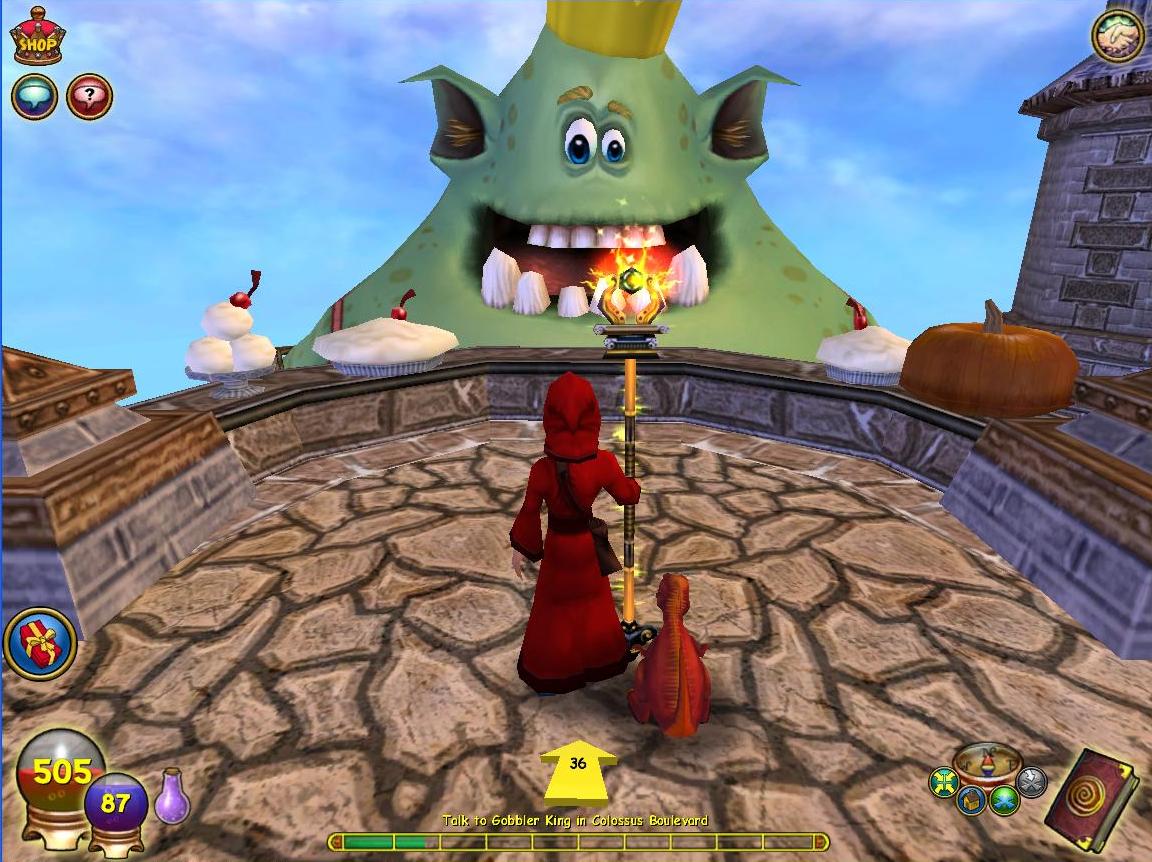Click the gray crossed-out button by compass

coord(1030,781)
